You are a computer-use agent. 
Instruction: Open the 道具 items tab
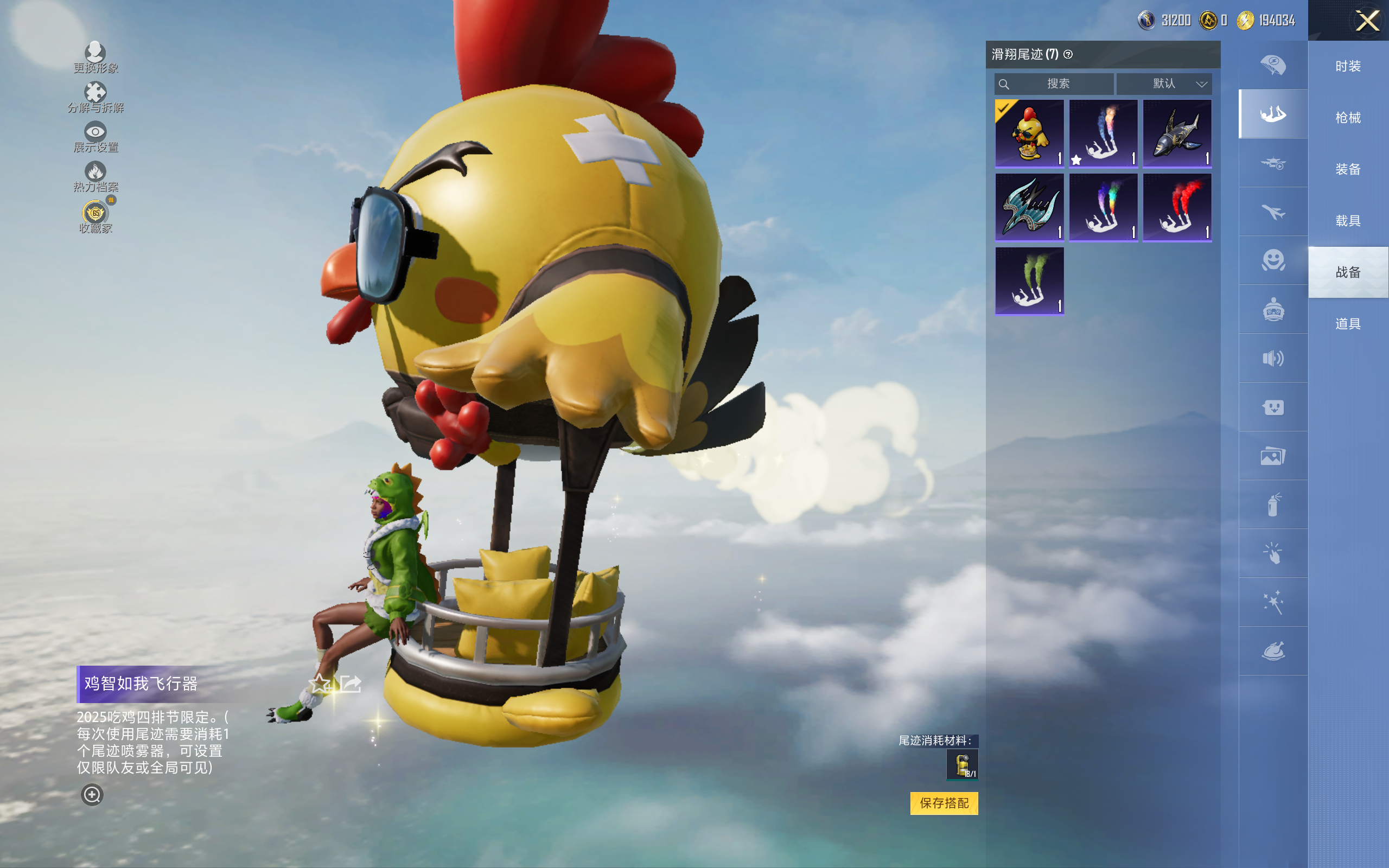click(x=1348, y=324)
